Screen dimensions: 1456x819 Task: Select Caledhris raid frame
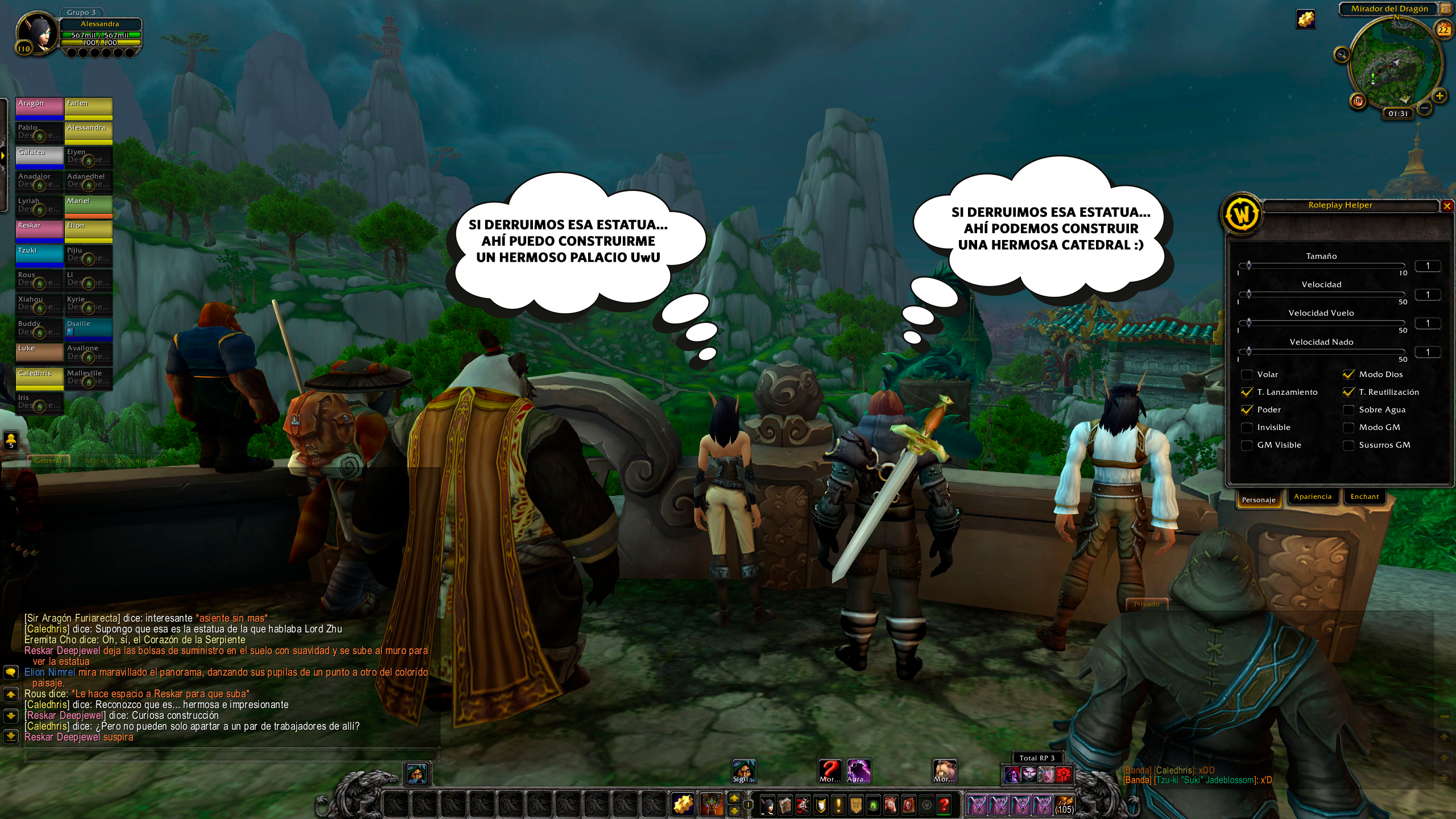(39, 378)
